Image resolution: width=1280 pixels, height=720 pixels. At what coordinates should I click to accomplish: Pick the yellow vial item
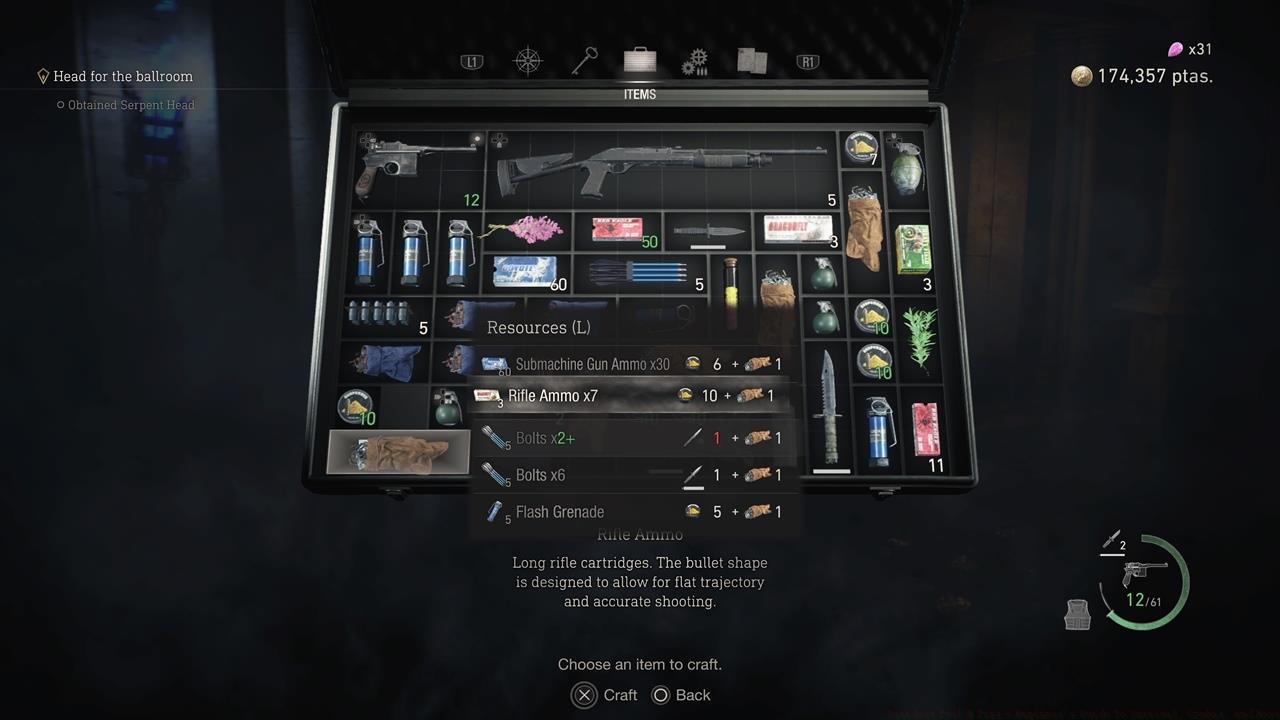pos(730,292)
